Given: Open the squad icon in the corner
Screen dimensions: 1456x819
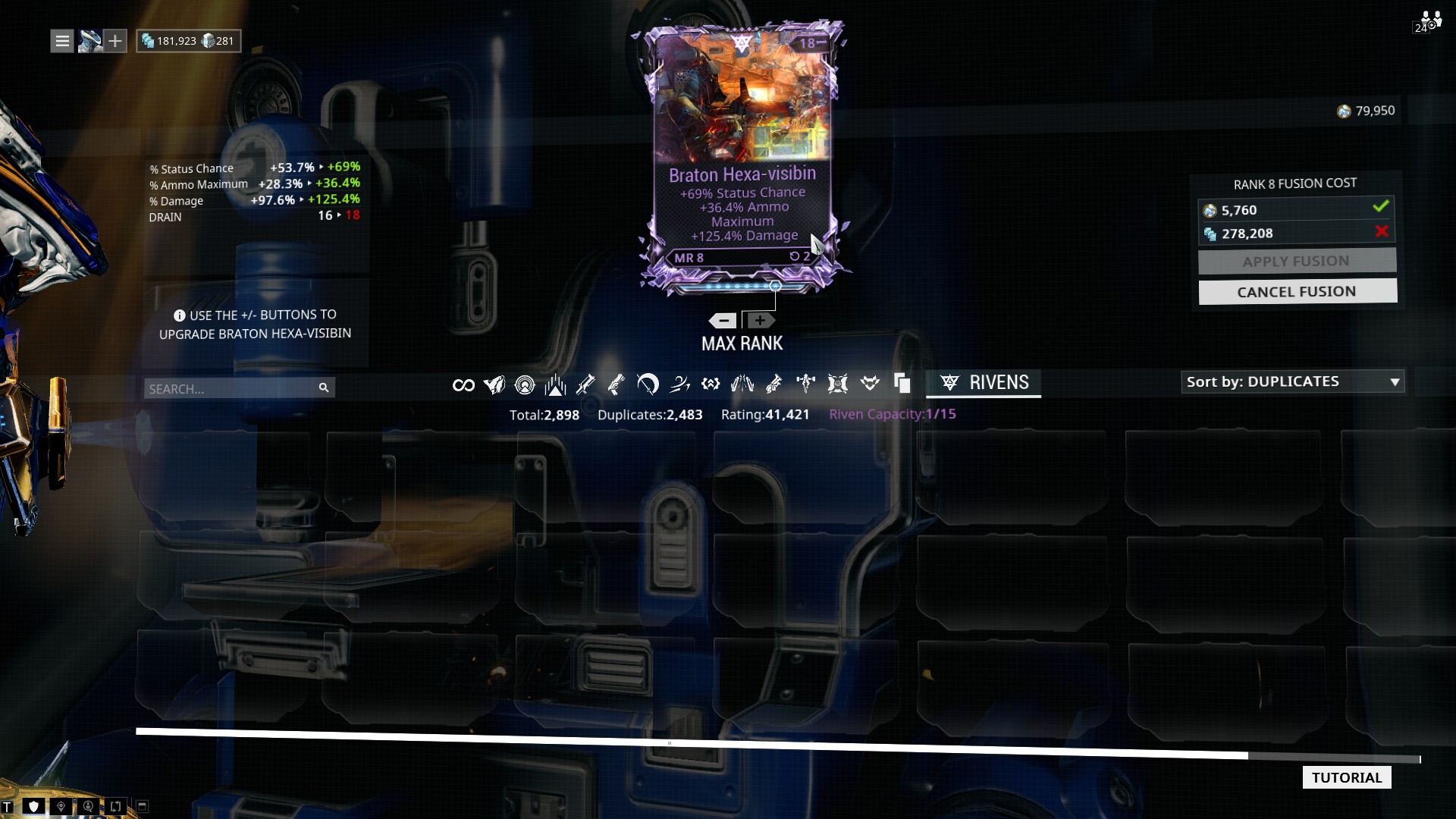Looking at the screenshot, I should pyautogui.click(x=1429, y=21).
